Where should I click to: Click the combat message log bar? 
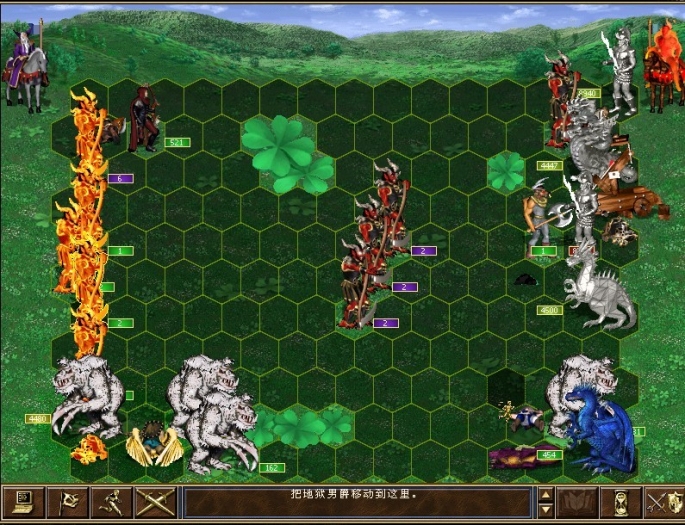tap(356, 502)
